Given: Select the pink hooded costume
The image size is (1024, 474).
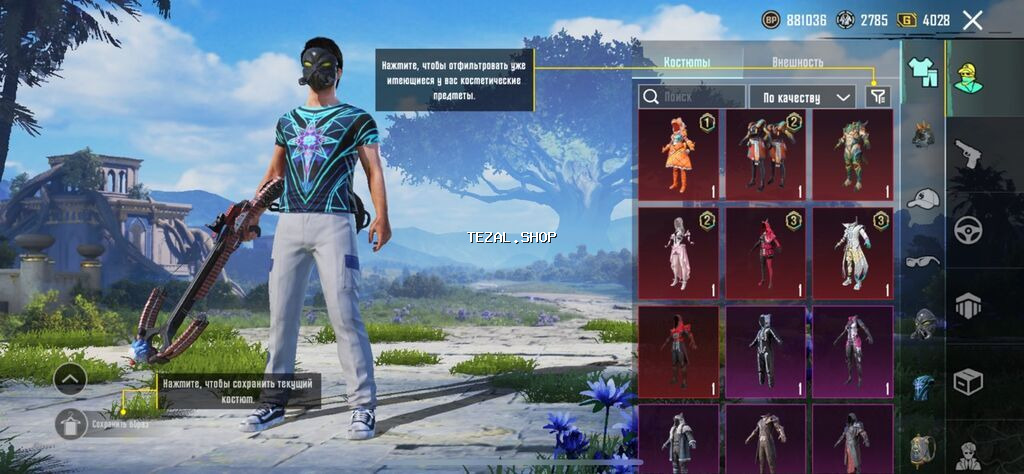Looking at the screenshot, I should coord(678,253).
